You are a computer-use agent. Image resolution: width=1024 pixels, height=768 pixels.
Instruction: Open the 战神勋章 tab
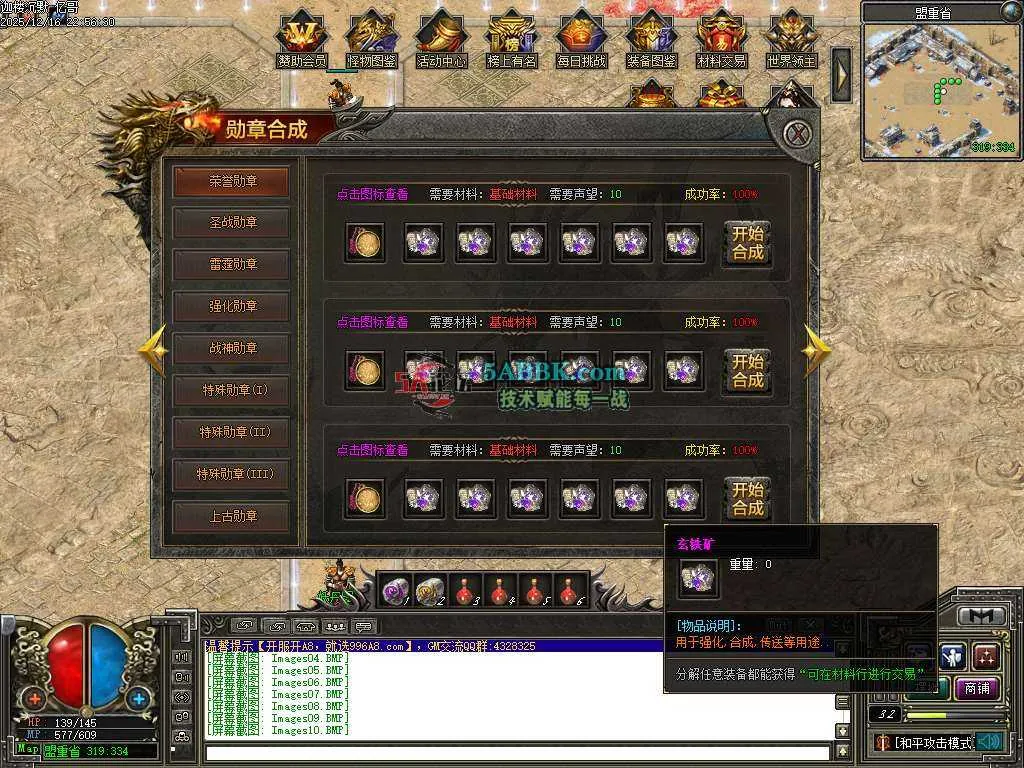pos(231,348)
